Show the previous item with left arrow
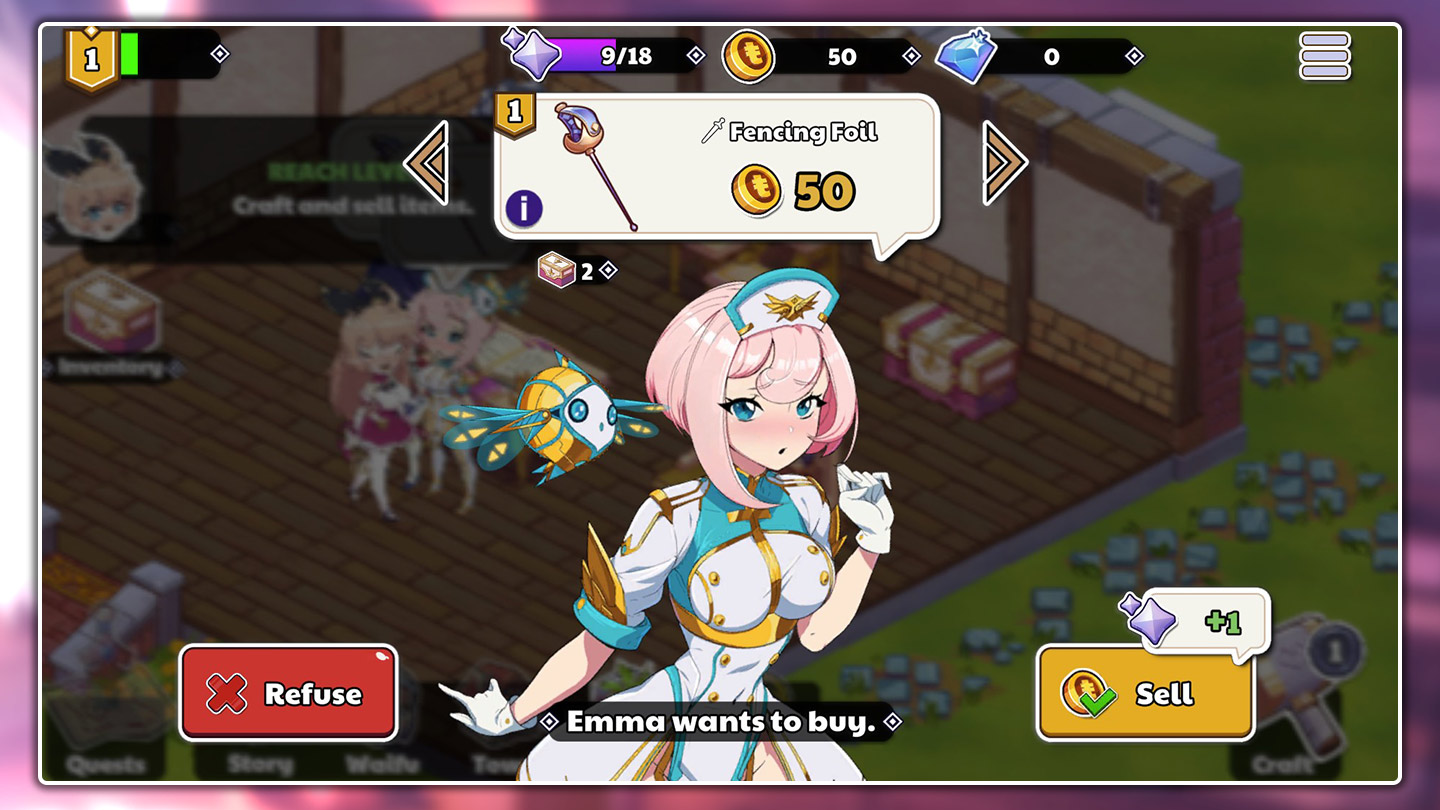Image resolution: width=1440 pixels, height=810 pixels. [x=427, y=163]
